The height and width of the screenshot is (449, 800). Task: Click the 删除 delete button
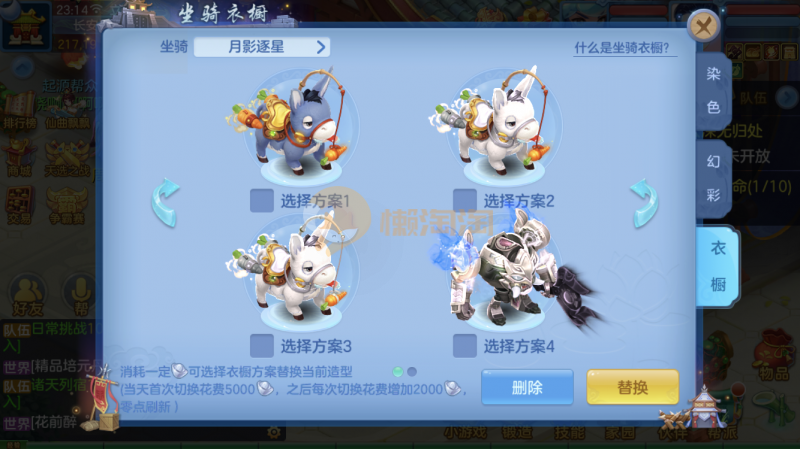point(527,388)
